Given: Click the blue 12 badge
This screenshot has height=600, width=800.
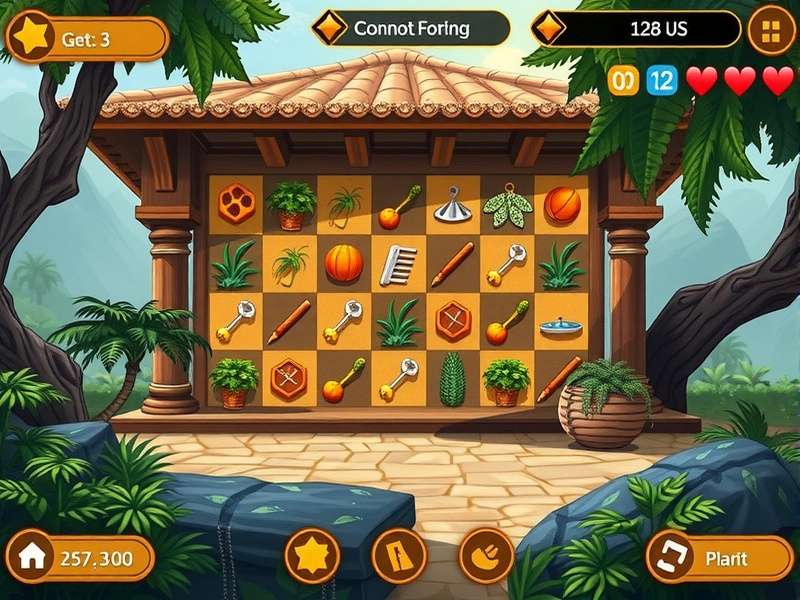Looking at the screenshot, I should [x=662, y=81].
